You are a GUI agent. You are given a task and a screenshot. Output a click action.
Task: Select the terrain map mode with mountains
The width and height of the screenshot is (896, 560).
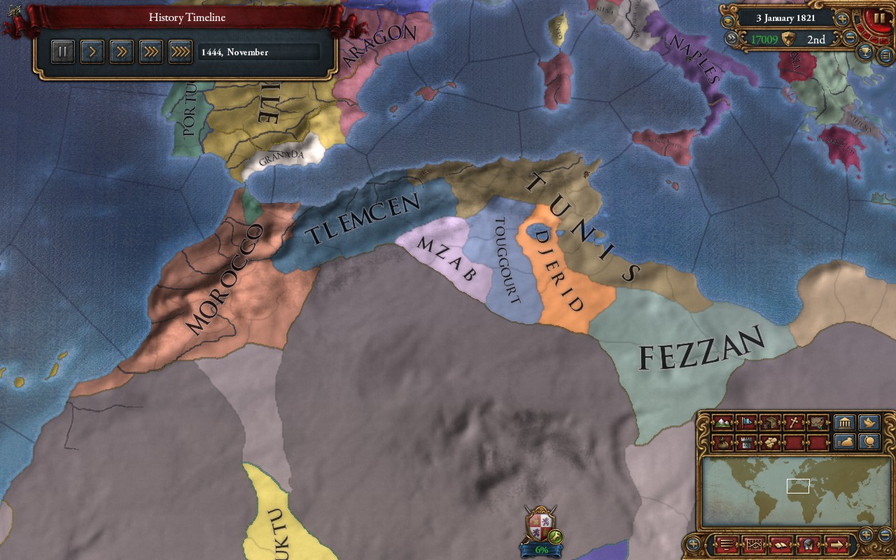point(722,422)
